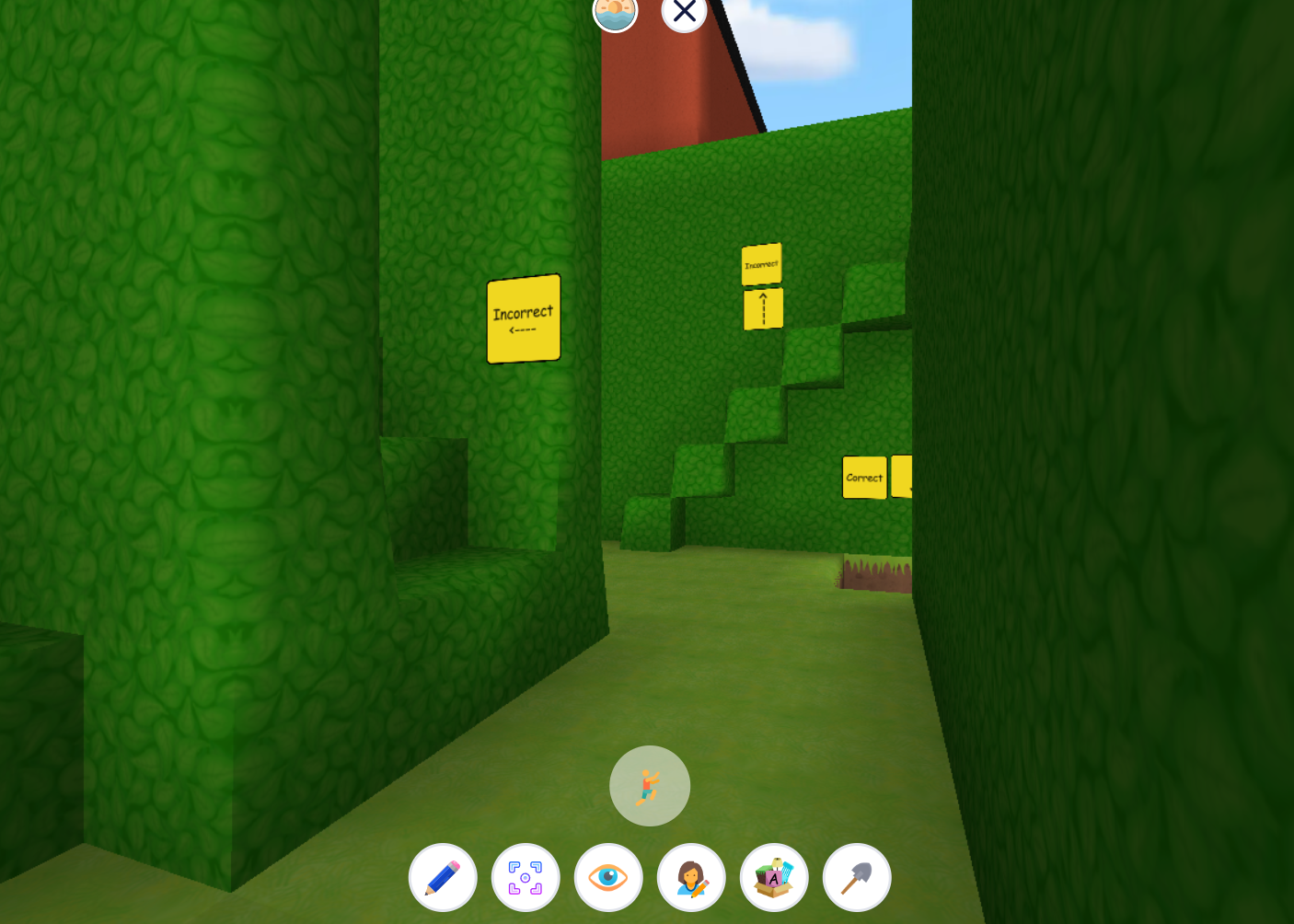Open the frame capture tool
This screenshot has height=924, width=1294.
(526, 877)
